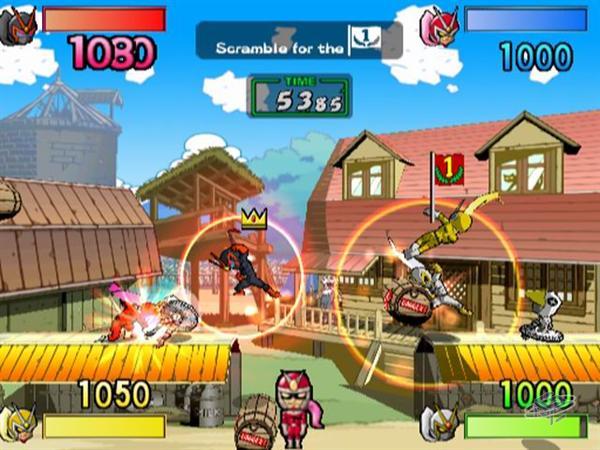600x450 pixels.
Task: Select the pink helmet player portrait
Action: click(x=439, y=25)
